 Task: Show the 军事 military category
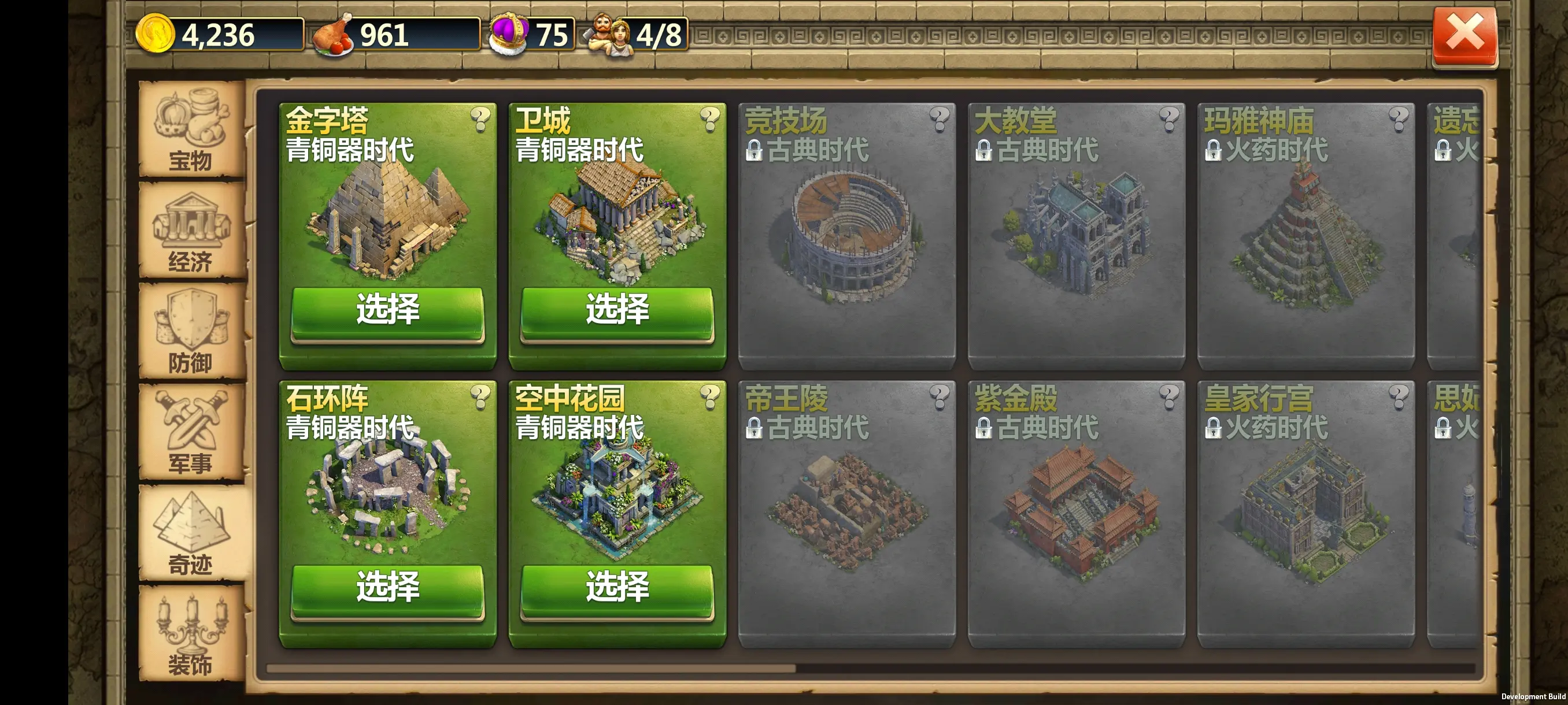tap(191, 433)
